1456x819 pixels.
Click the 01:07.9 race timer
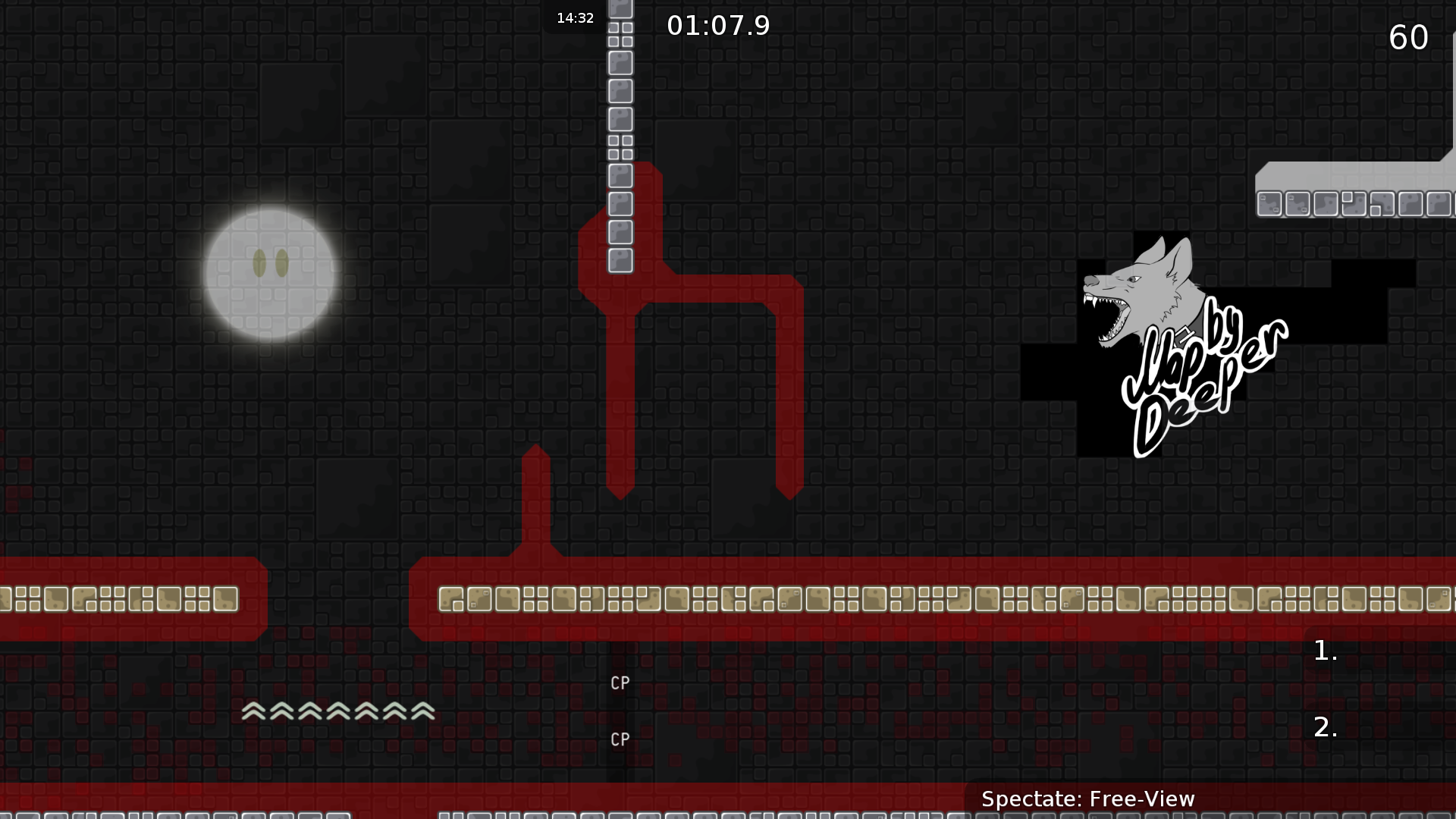(x=717, y=25)
